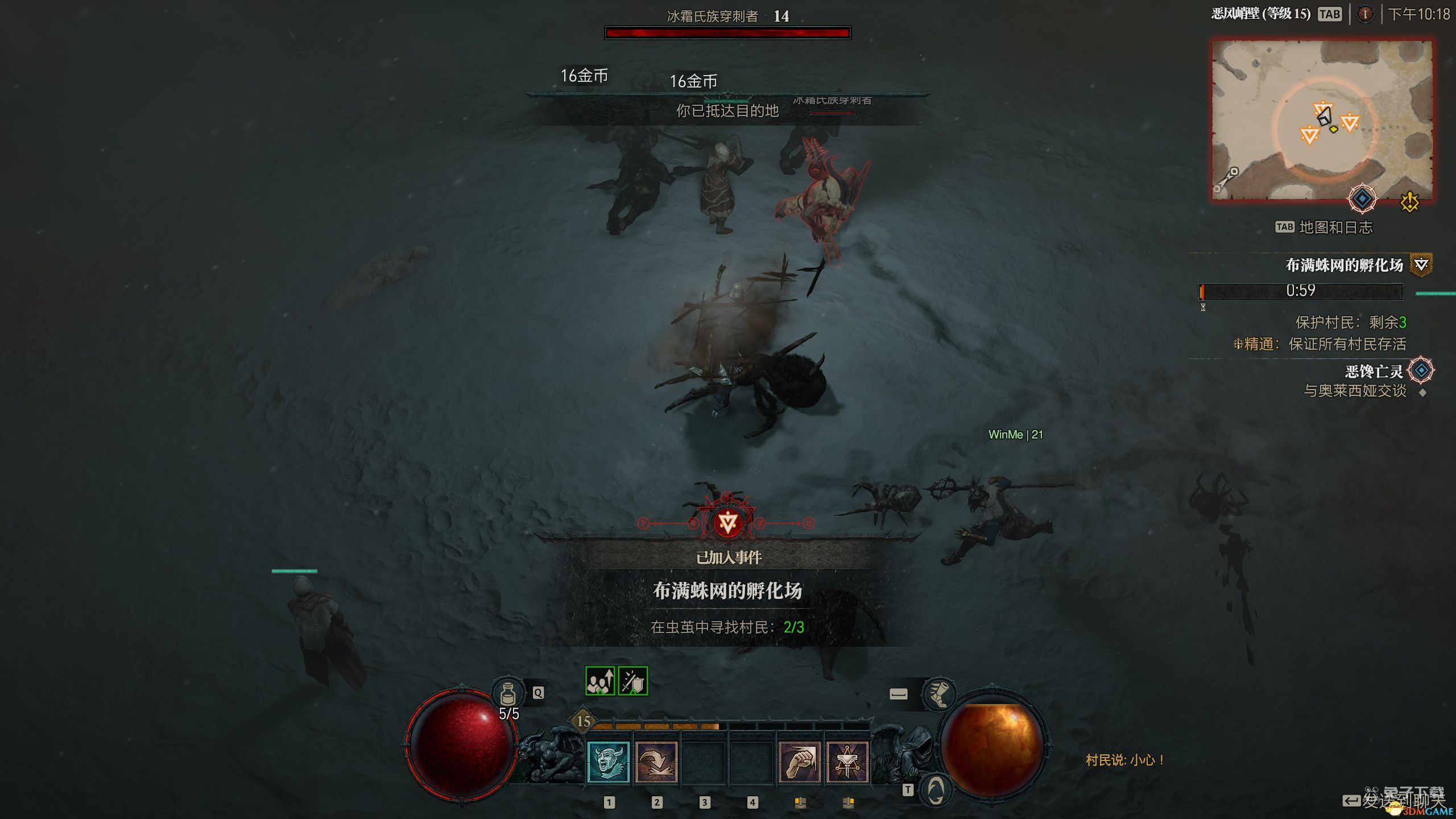The height and width of the screenshot is (819, 1456).
Task: Use the ground stomp arrow skill
Action: point(656,762)
